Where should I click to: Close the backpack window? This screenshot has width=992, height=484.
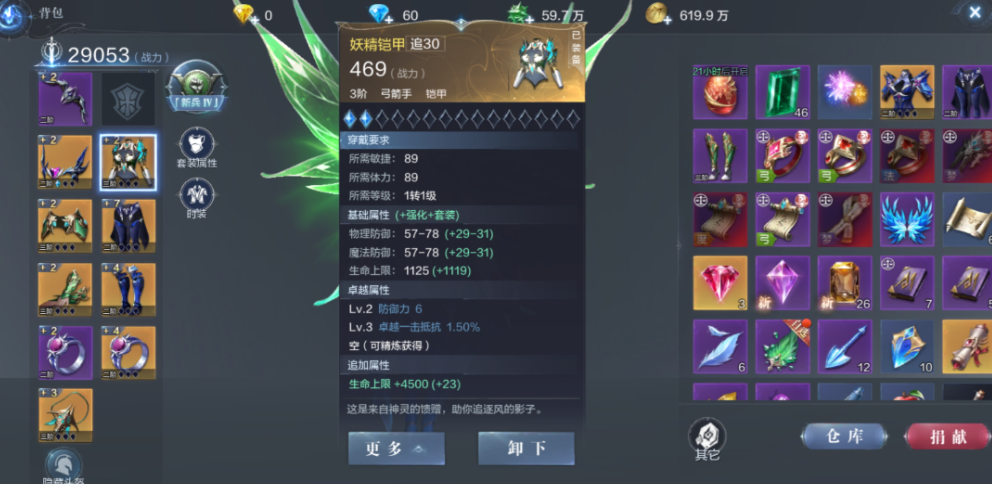(x=975, y=12)
